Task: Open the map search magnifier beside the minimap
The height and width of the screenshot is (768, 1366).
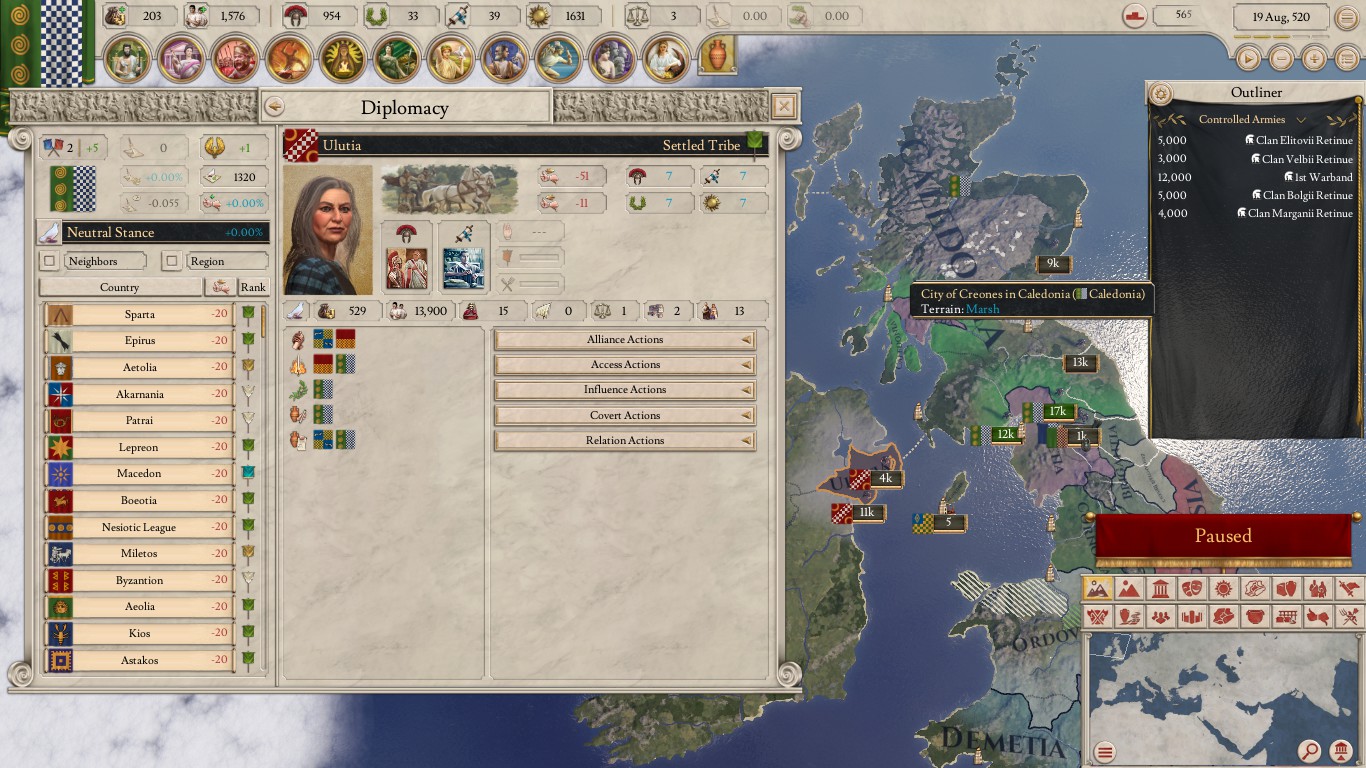Action: [x=1310, y=751]
